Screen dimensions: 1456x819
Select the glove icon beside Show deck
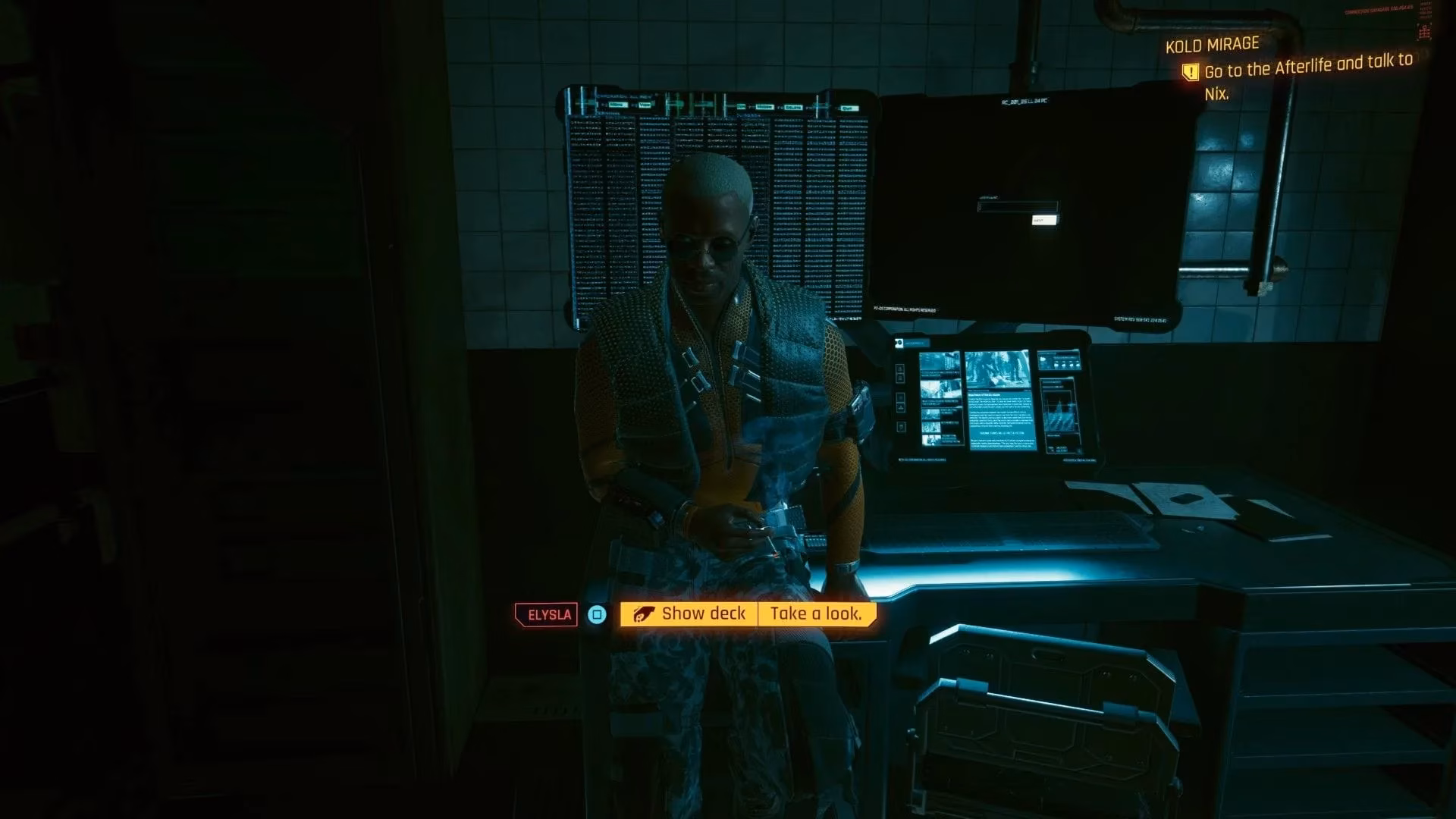click(643, 614)
